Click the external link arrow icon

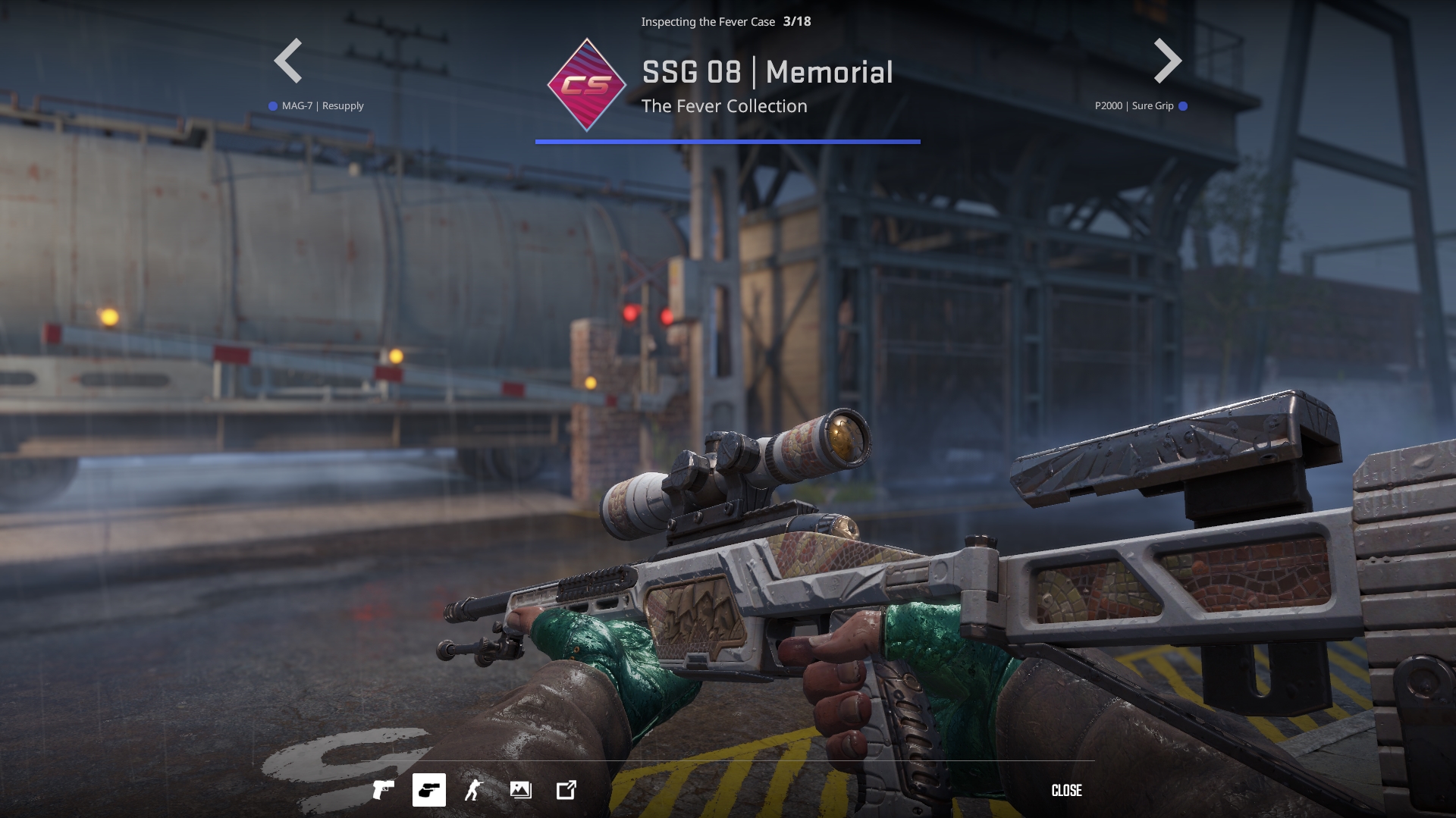coord(566,790)
